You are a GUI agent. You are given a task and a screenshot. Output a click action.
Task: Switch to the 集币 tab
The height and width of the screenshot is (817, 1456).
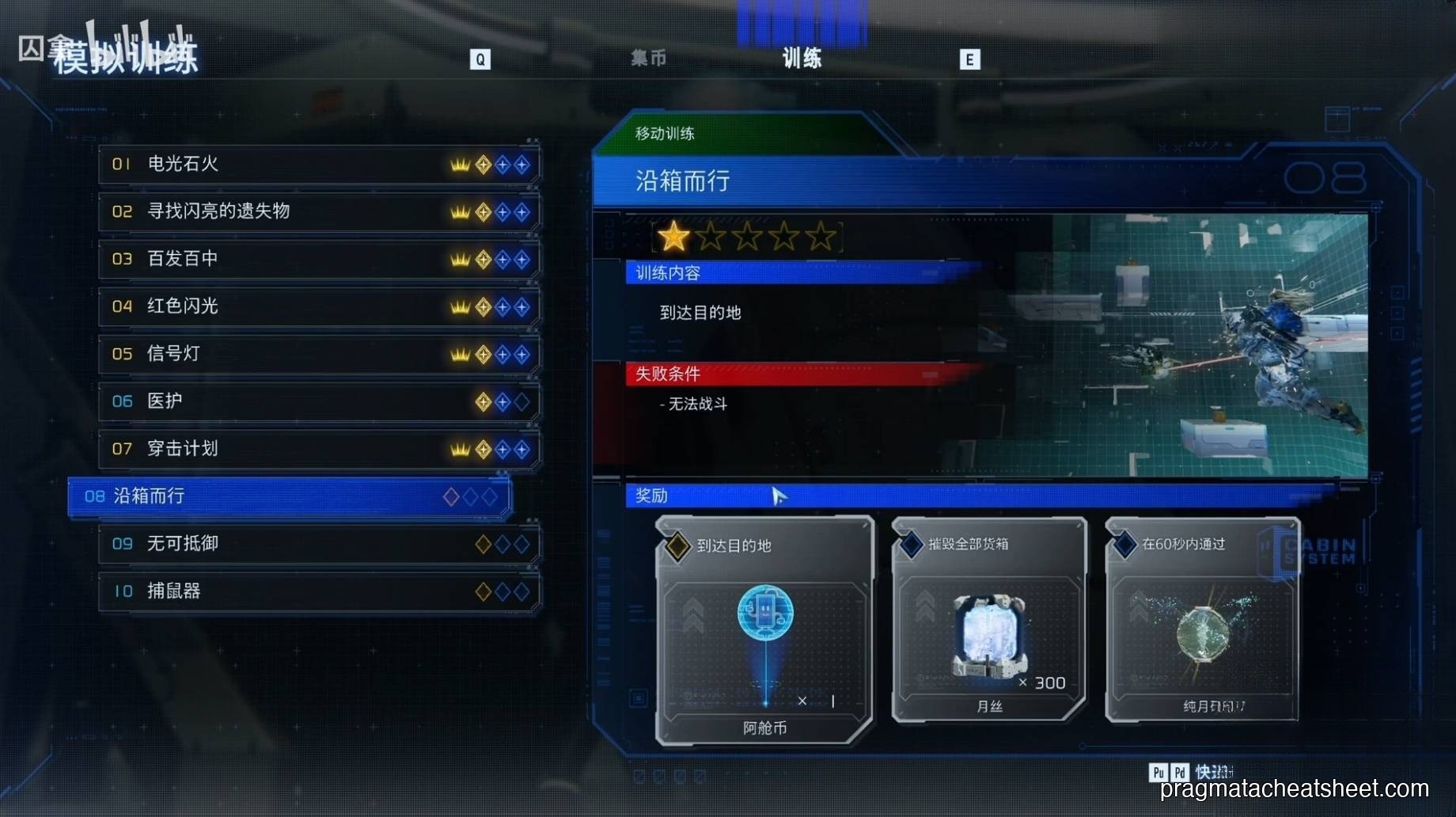click(x=648, y=59)
